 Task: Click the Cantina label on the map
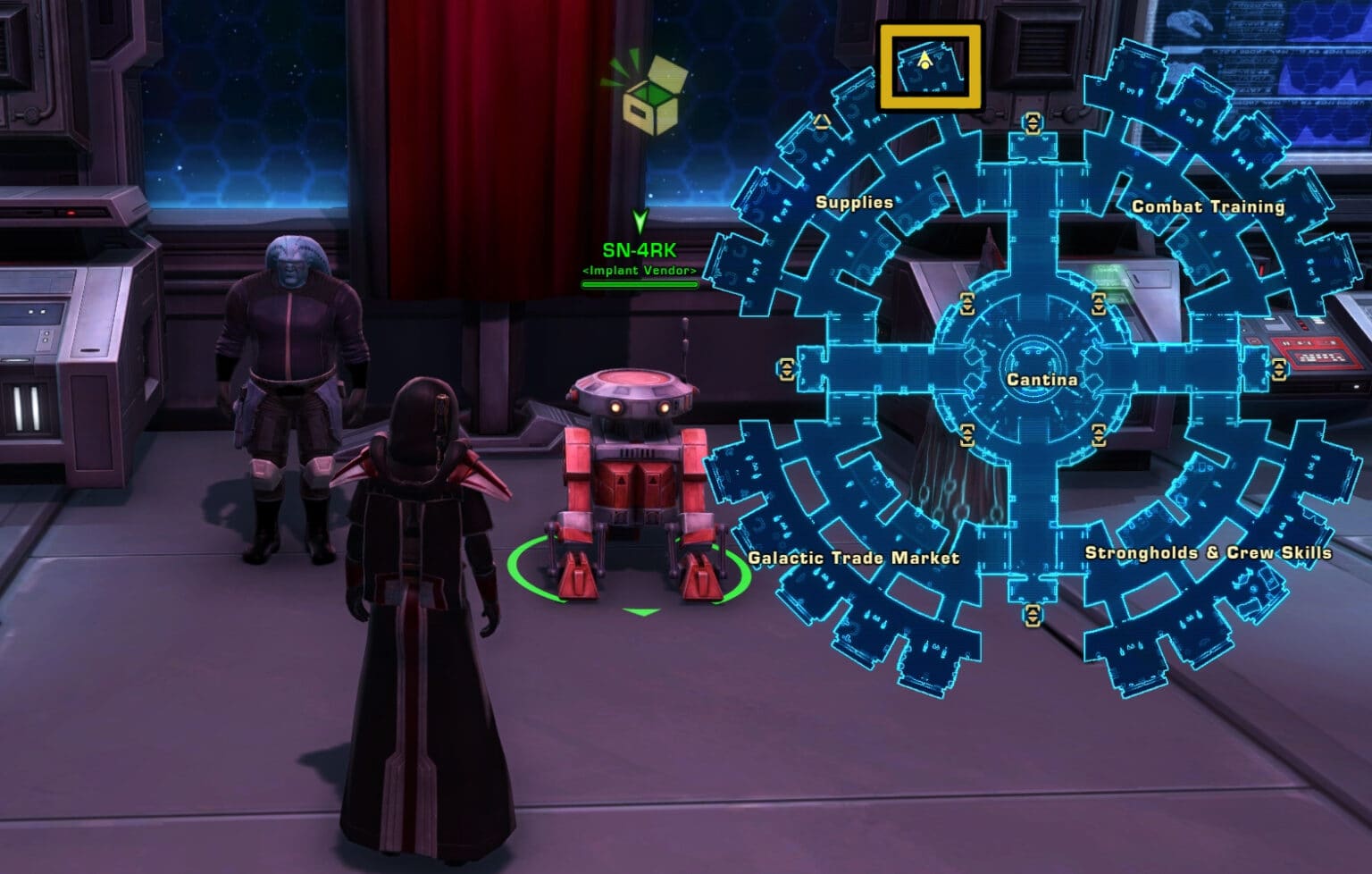click(x=1041, y=379)
